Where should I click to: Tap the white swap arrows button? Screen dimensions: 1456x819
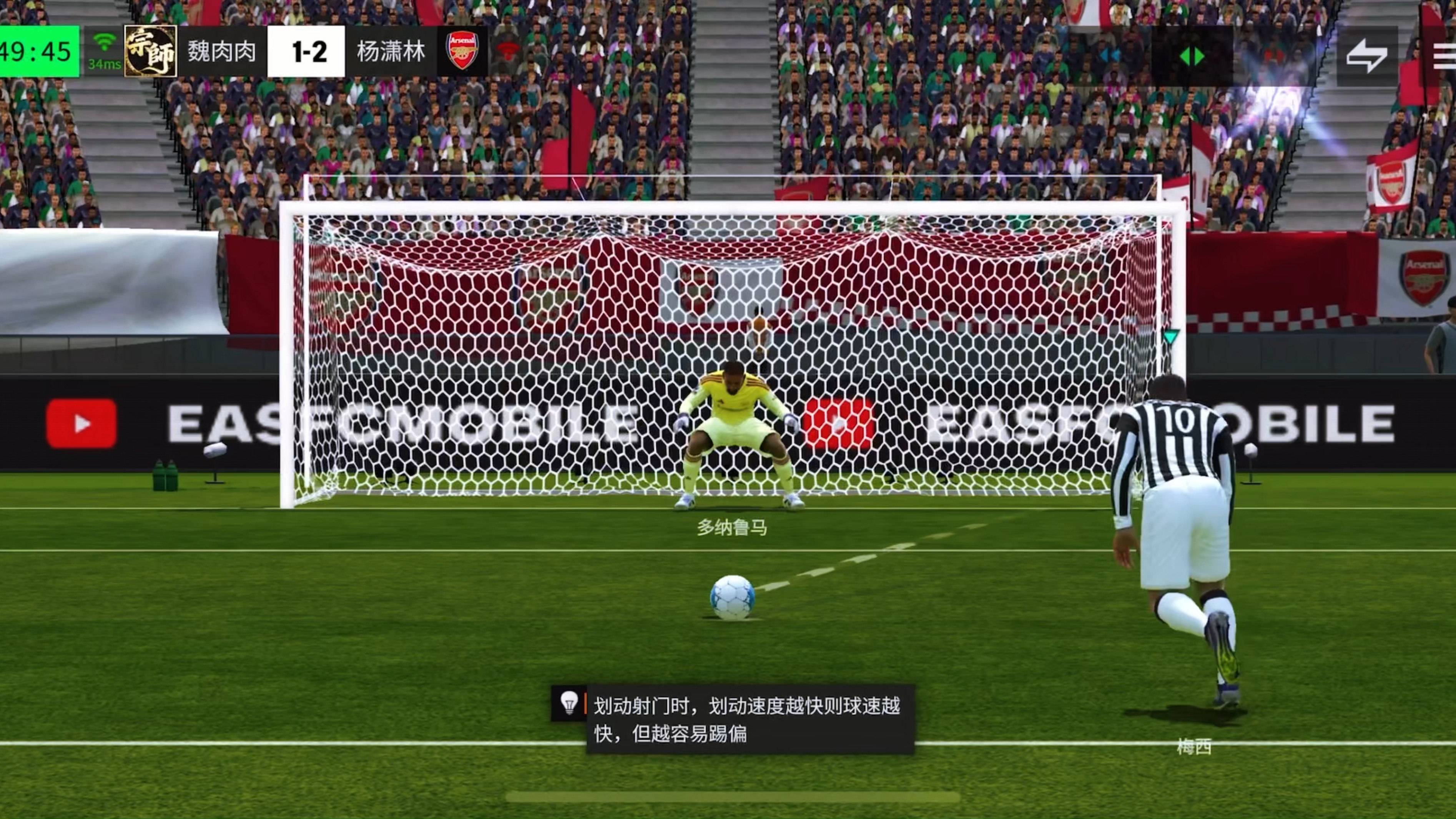point(1367,56)
